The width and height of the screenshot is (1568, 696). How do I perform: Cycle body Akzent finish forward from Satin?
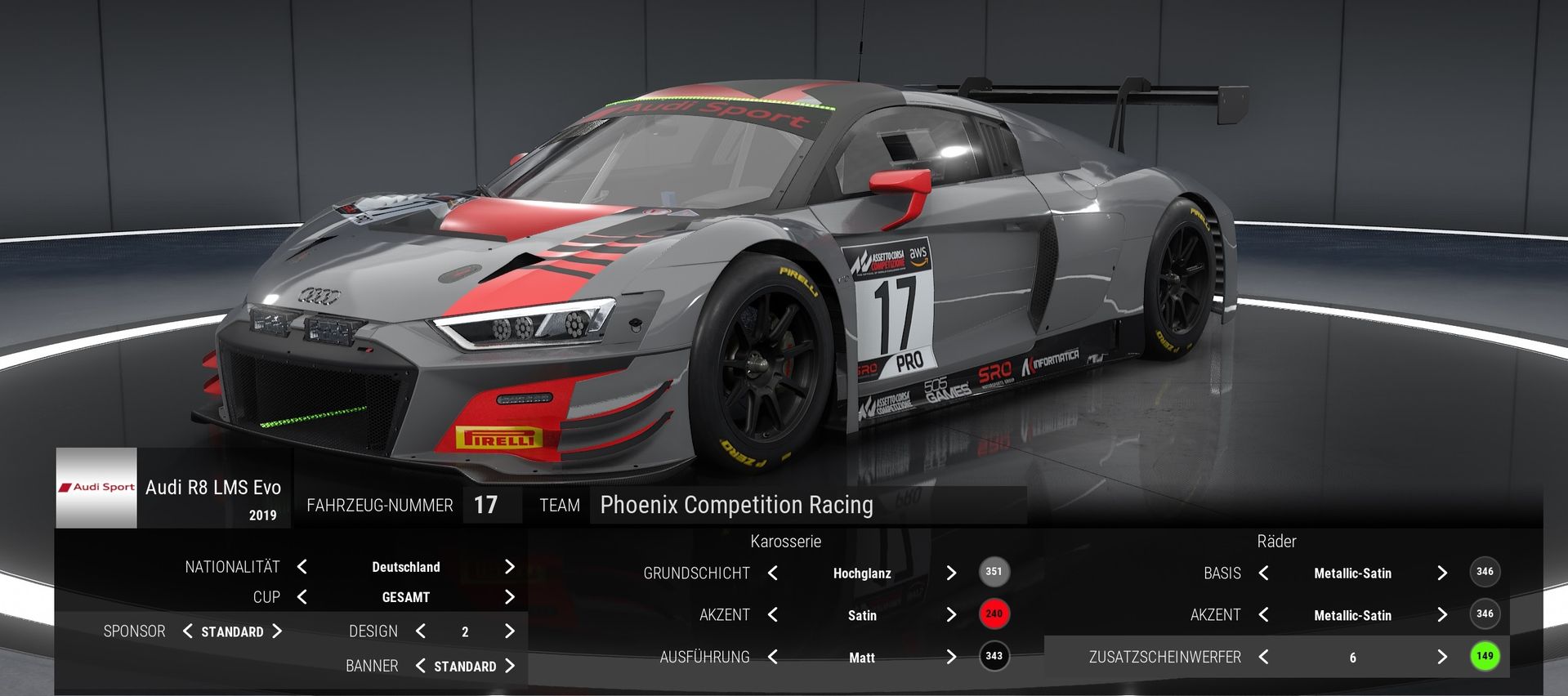951,615
